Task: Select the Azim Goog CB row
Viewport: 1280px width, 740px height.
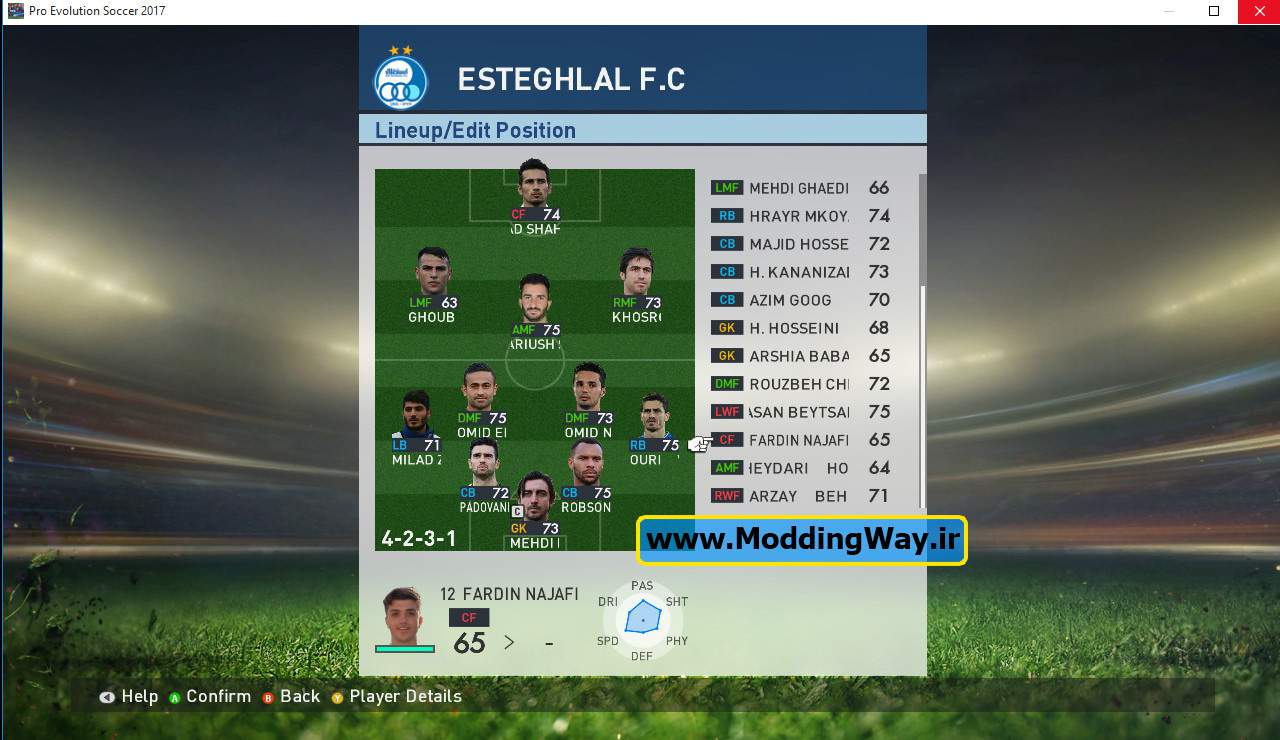Action: click(798, 300)
